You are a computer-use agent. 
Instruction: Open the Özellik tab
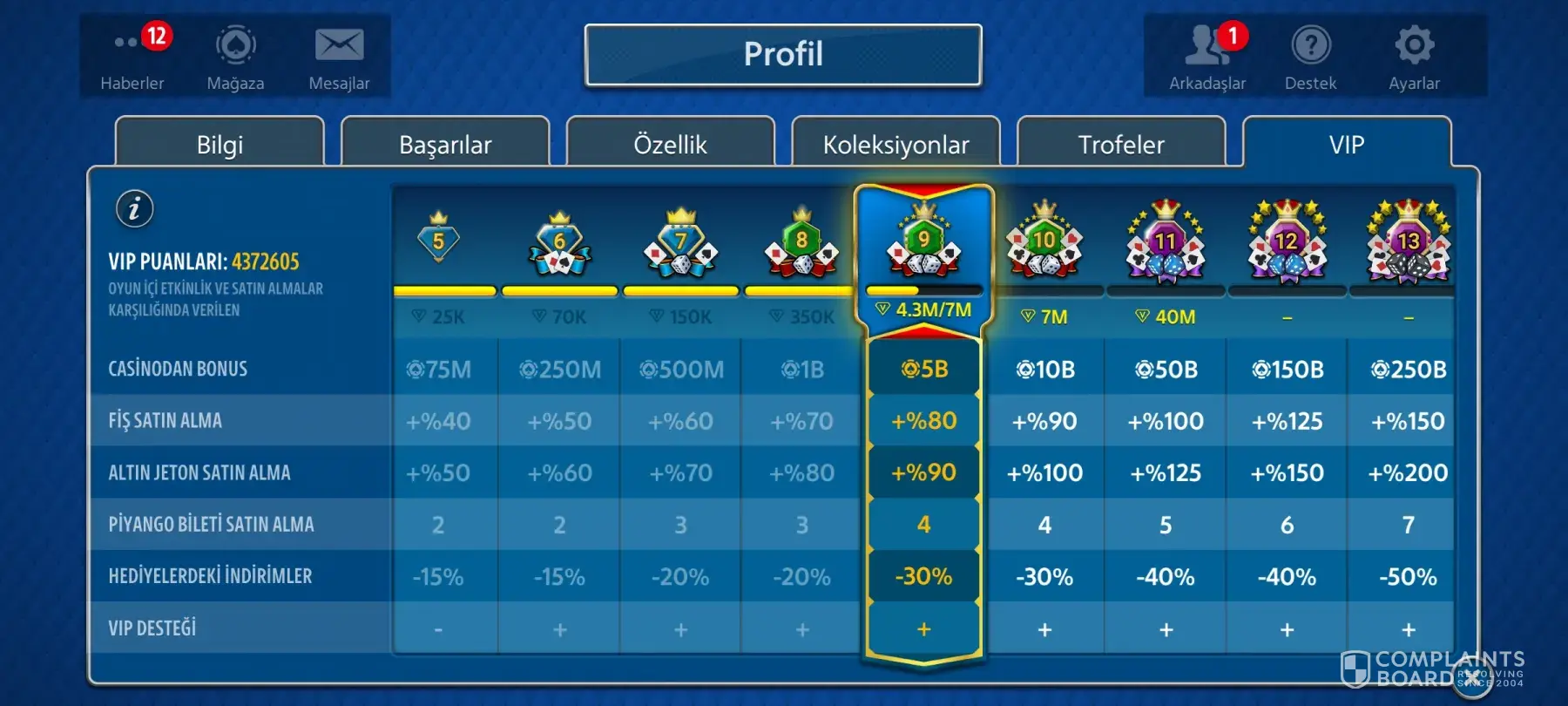[x=670, y=144]
